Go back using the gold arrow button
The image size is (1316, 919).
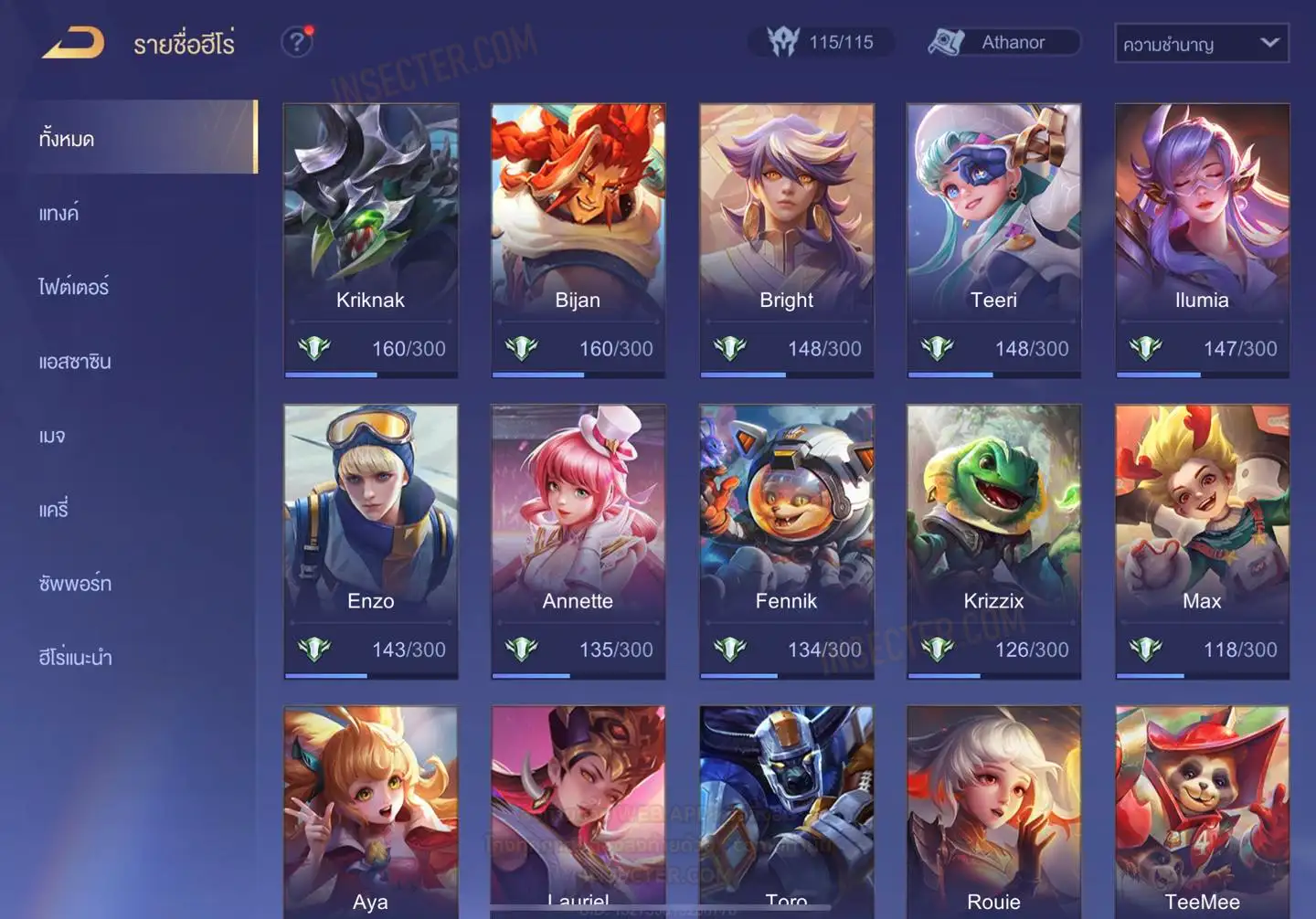tap(73, 43)
